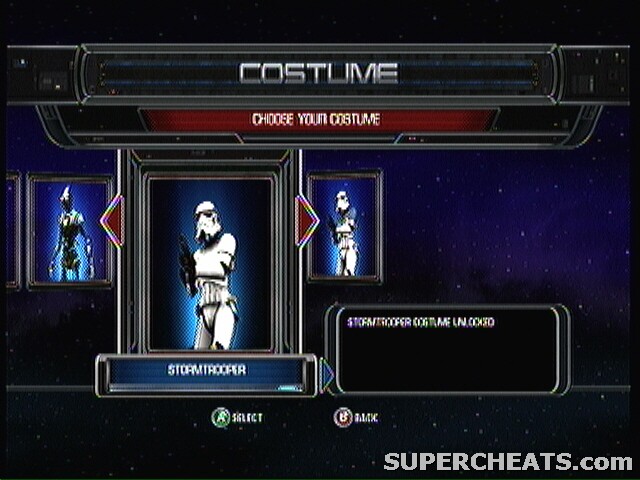Viewport: 640px width, 480px height.
Task: Choose the droid costume thumbnail
Action: point(70,232)
